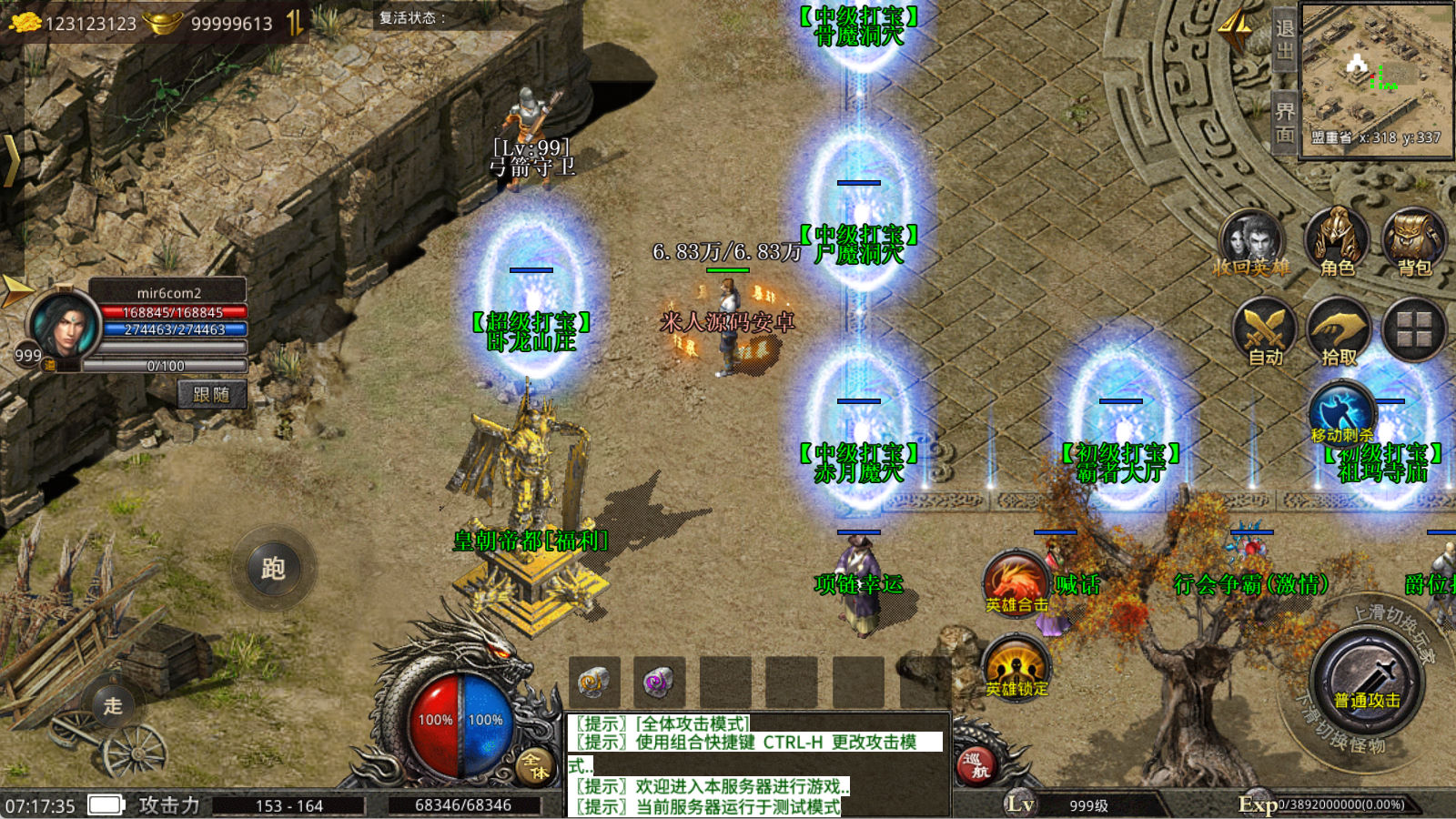Click the 退出 exit button

point(1284,40)
